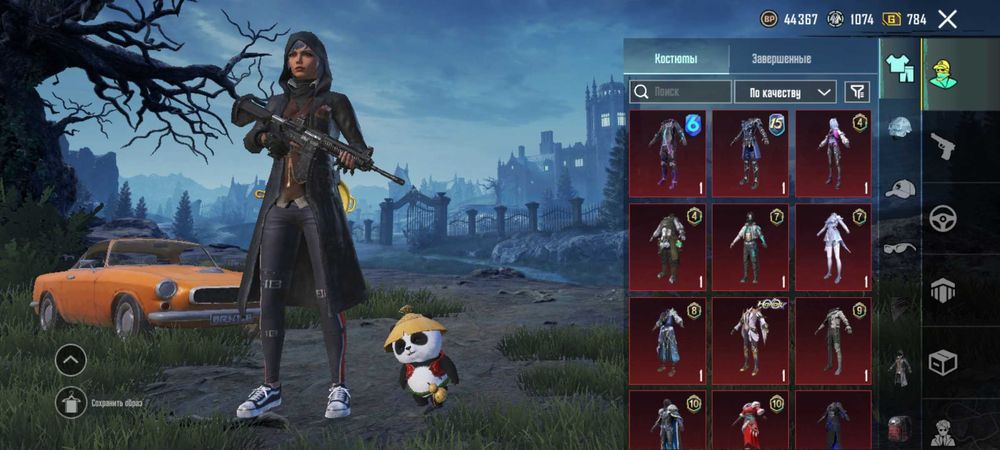1000x450 pixels.
Task: Expand the up-arrow circle button
Action: 71,359
